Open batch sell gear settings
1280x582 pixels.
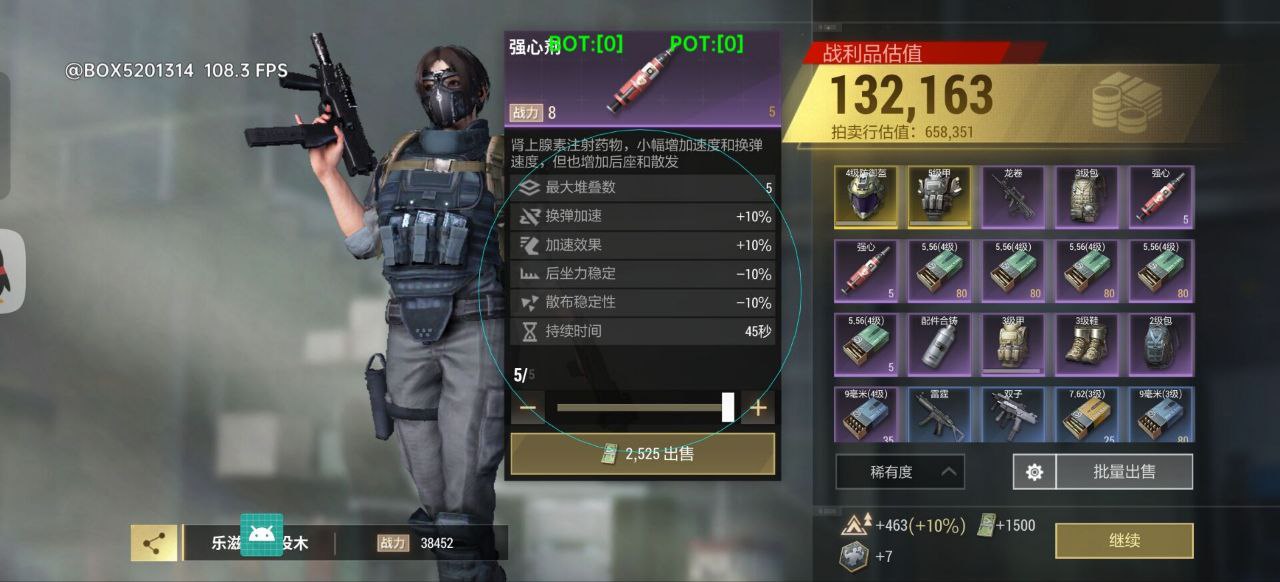pos(1034,472)
